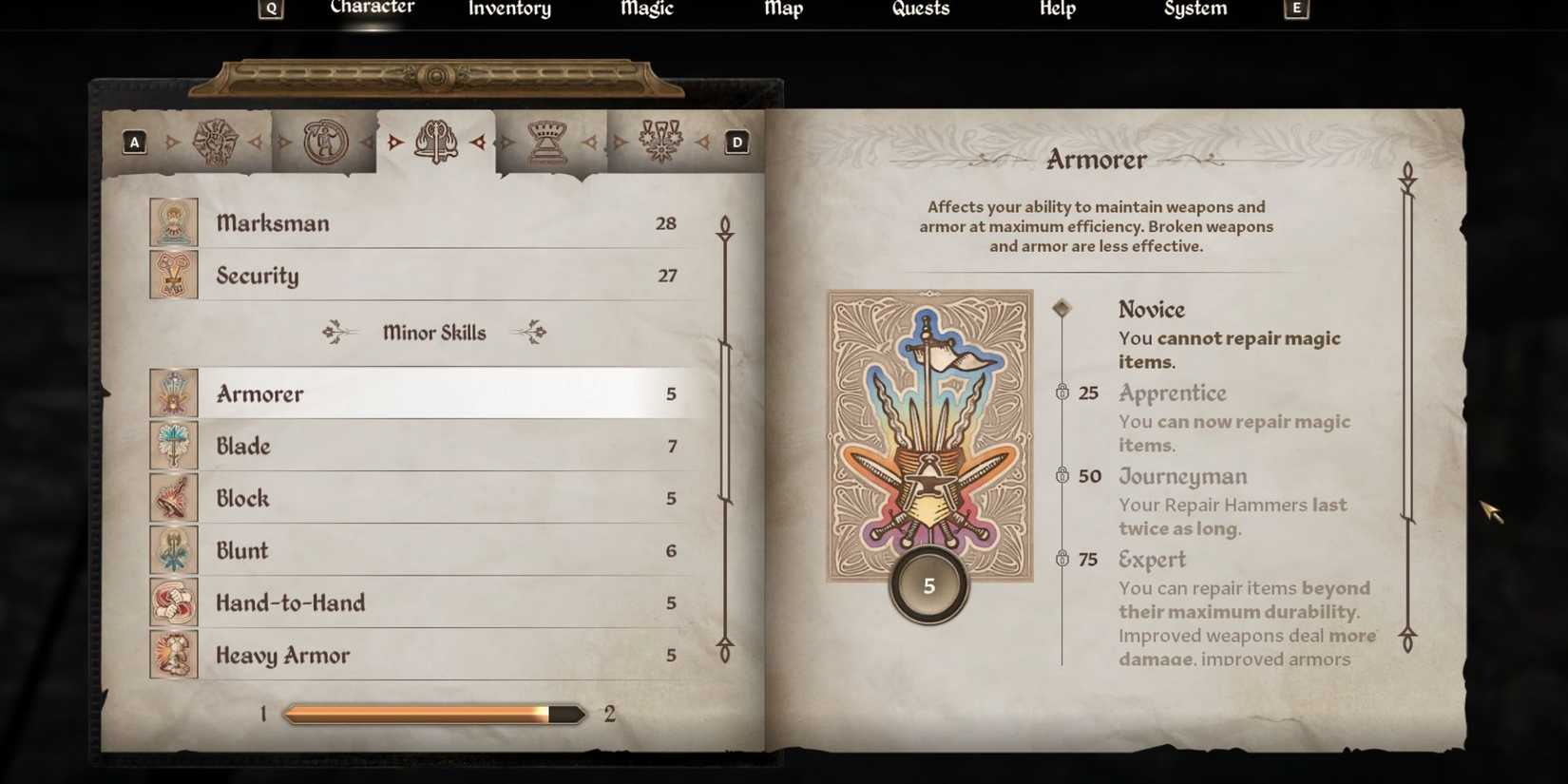1568x784 pixels.
Task: Click the down arrow on the description scrollbar
Action: pyautogui.click(x=1409, y=641)
